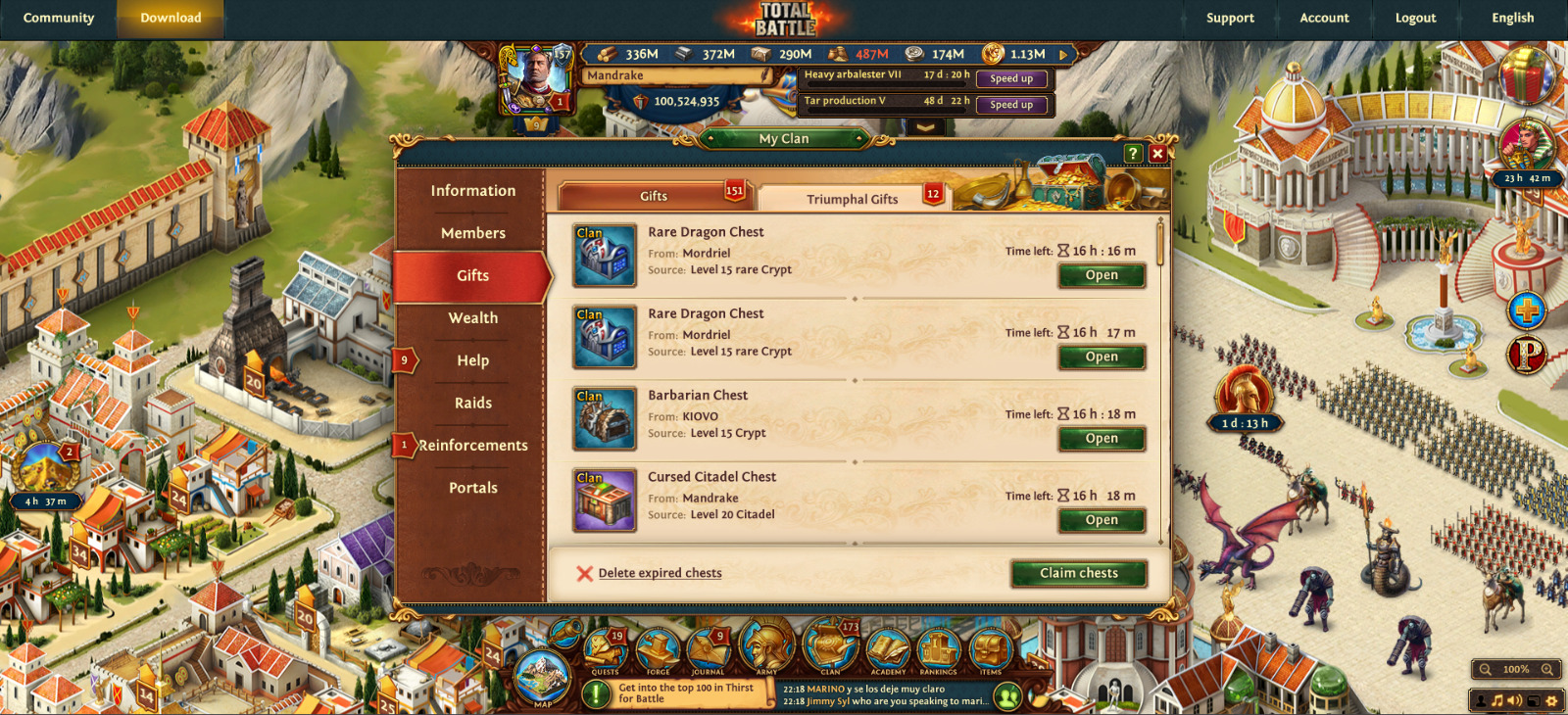The height and width of the screenshot is (715, 1568).
Task: Speed up Tar production V
Action: coord(1010,105)
